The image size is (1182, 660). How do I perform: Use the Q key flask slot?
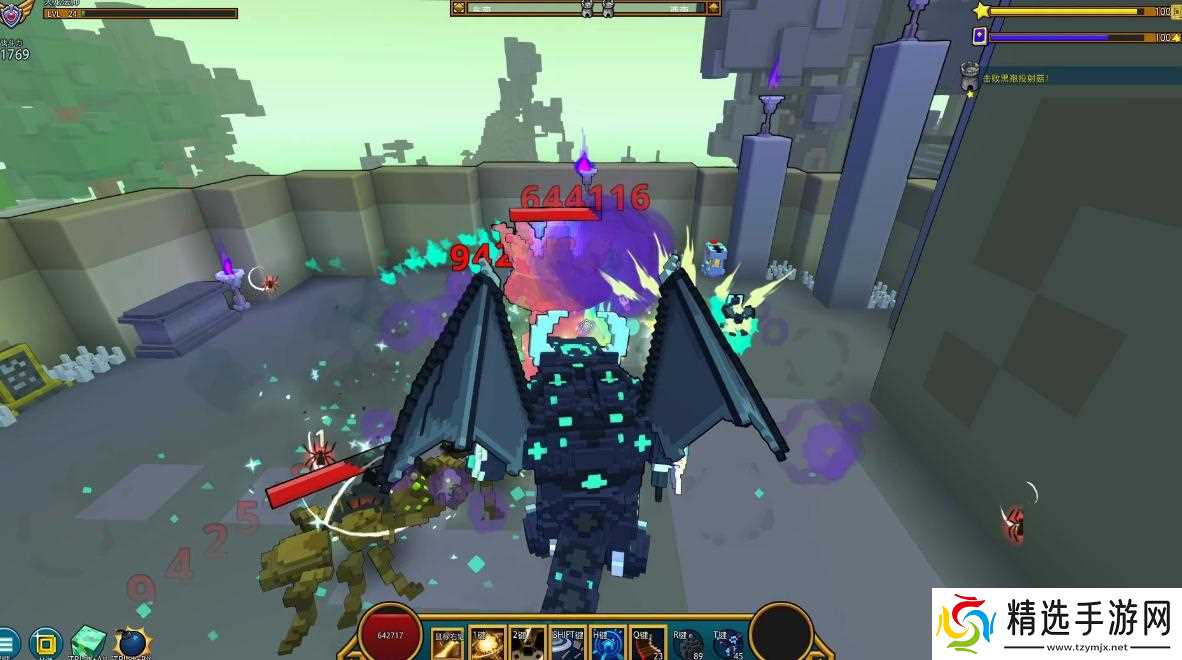click(647, 644)
